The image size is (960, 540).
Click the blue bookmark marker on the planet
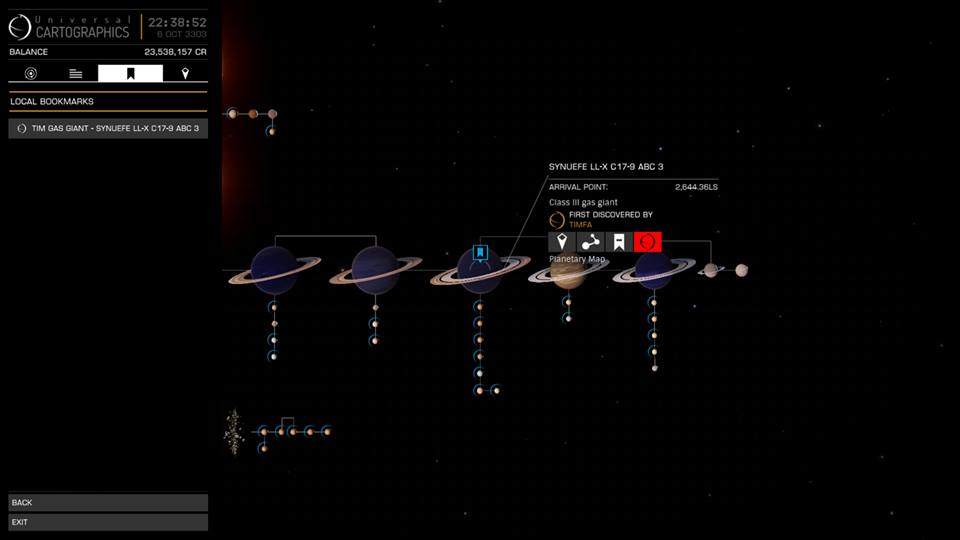pyautogui.click(x=480, y=252)
